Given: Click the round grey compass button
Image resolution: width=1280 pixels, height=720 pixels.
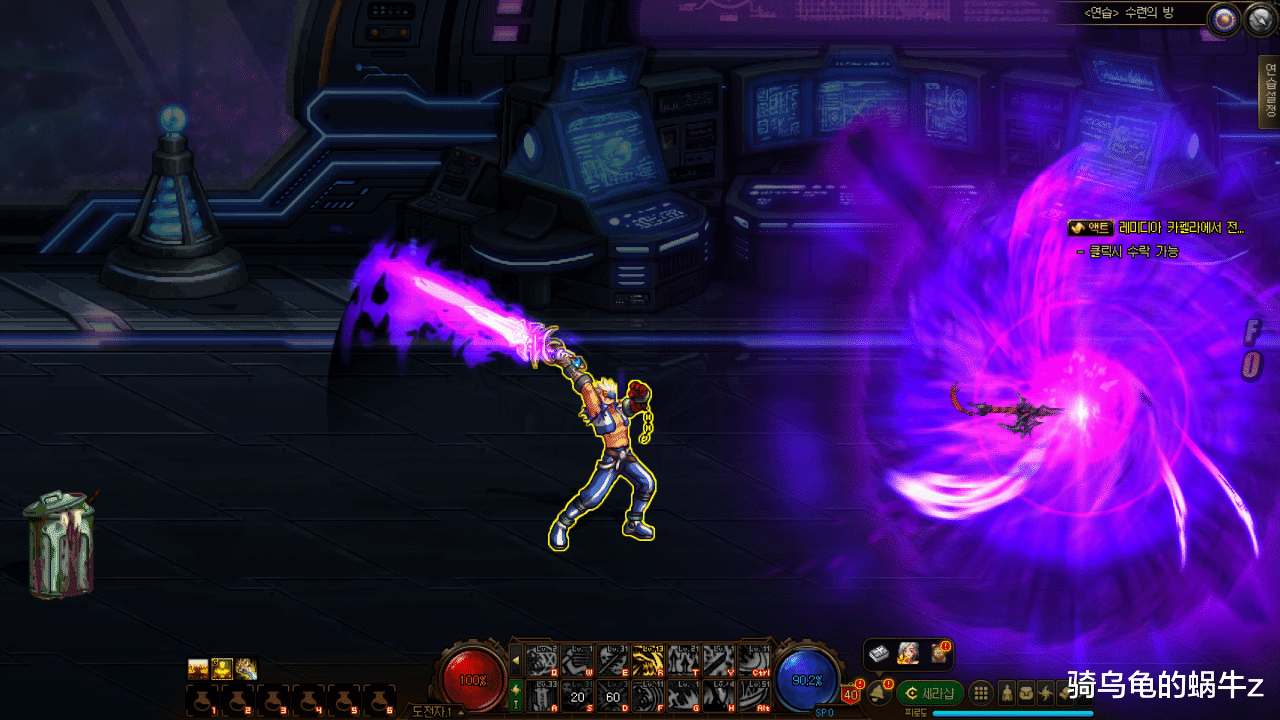Looking at the screenshot, I should pos(1258,19).
